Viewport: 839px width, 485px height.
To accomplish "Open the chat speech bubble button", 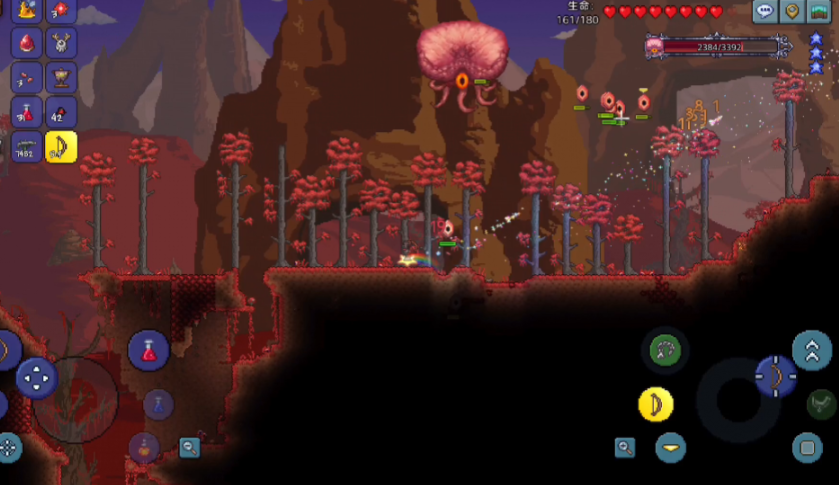I will (766, 11).
